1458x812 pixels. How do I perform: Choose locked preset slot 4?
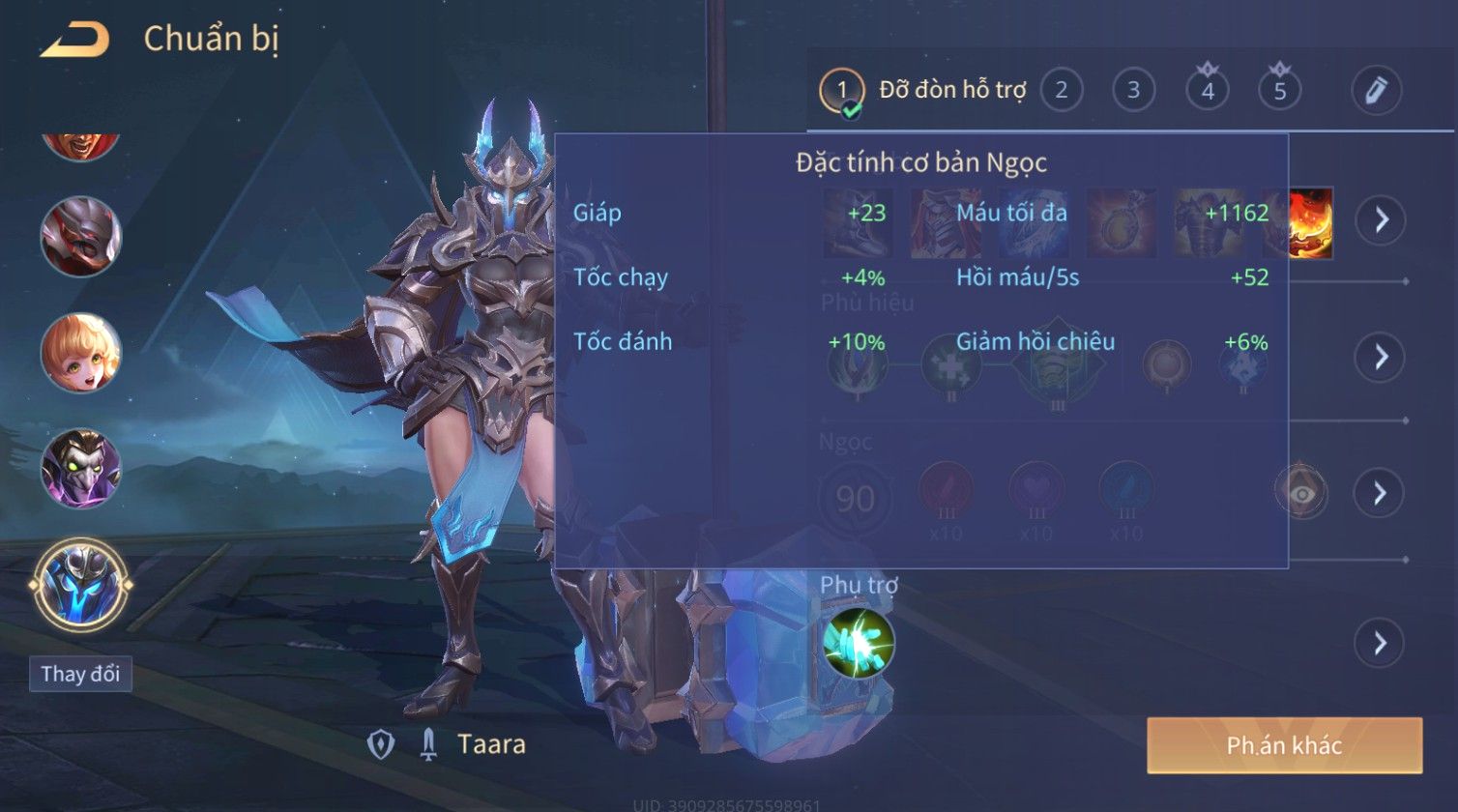(1207, 91)
